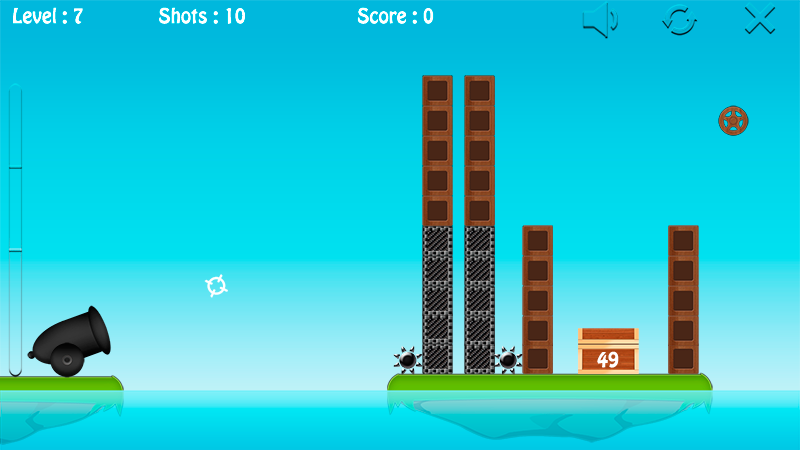Close the game with the X button
Image resolution: width=800 pixels, height=450 pixels.
(x=760, y=20)
